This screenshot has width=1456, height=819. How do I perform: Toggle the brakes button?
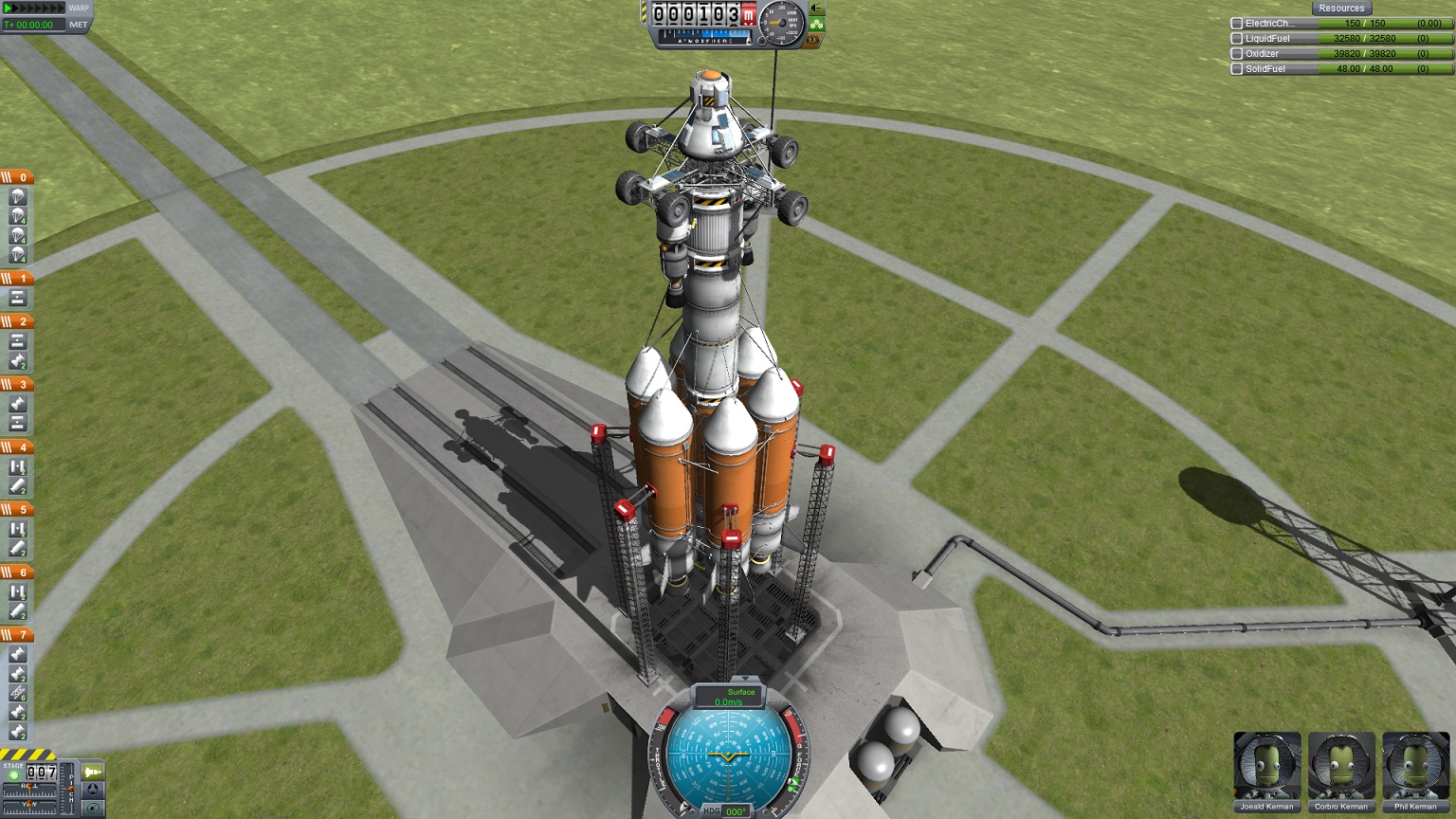click(x=813, y=41)
